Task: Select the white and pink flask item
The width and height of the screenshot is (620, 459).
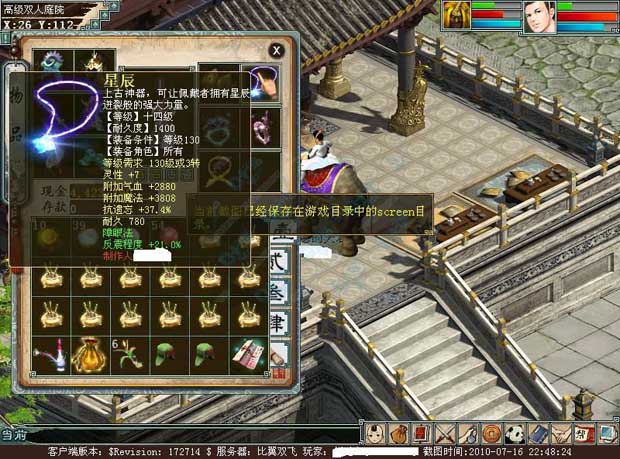Action: pos(52,354)
